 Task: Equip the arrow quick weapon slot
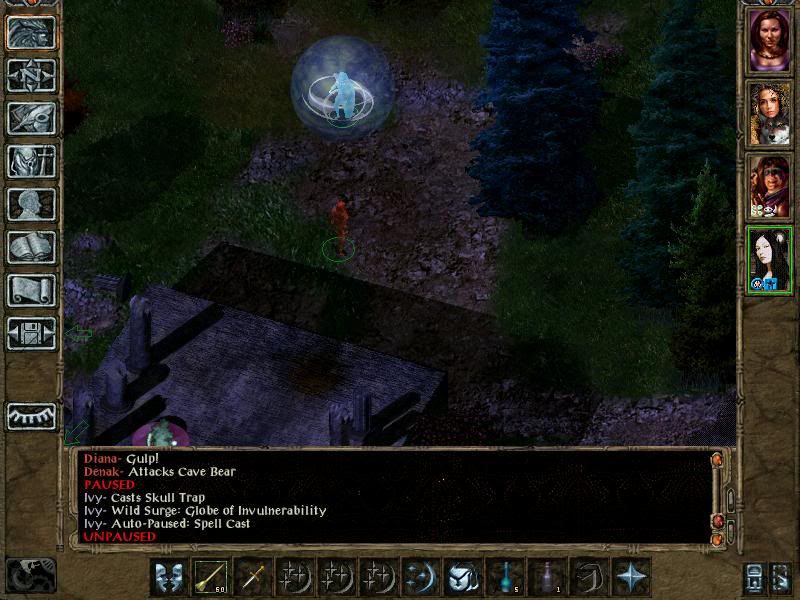pyautogui.click(x=211, y=577)
